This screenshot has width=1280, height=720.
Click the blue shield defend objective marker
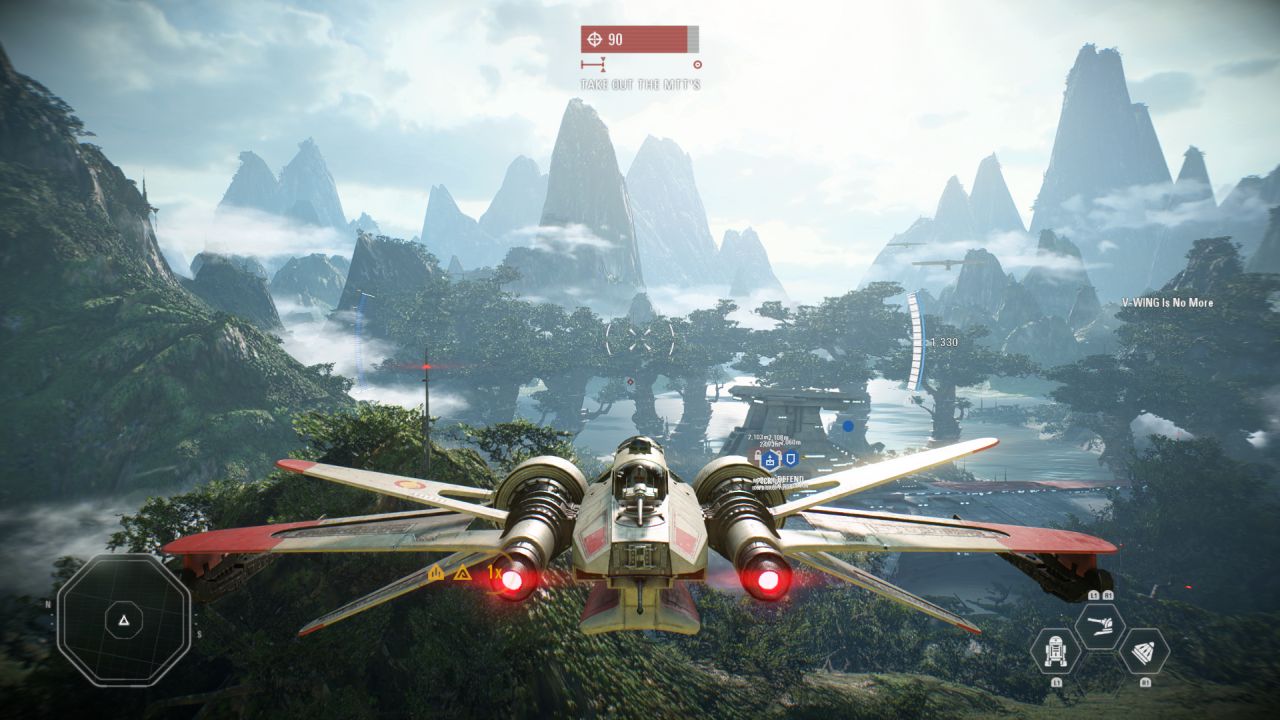[x=790, y=460]
